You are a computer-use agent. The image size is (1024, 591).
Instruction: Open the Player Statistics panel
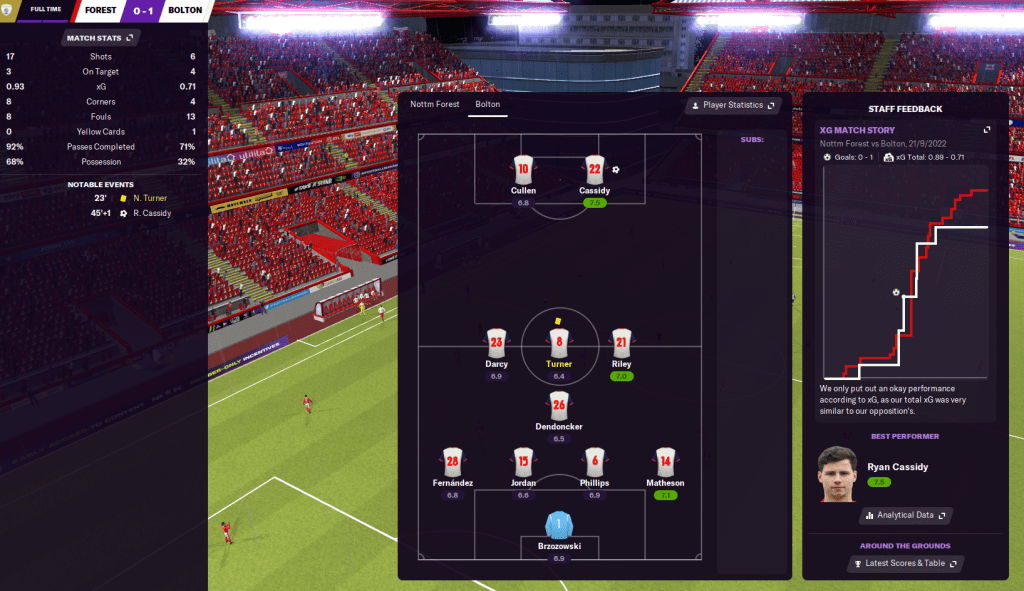click(733, 105)
